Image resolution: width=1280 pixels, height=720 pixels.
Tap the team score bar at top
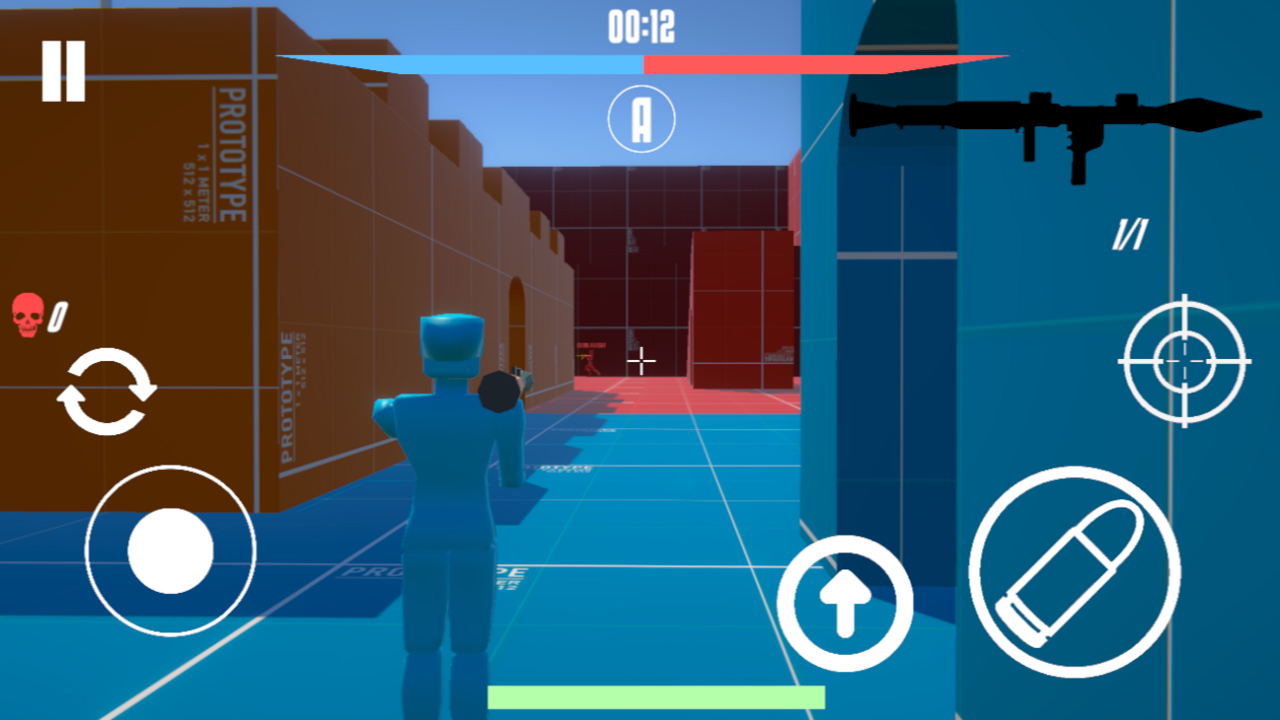[x=640, y=63]
